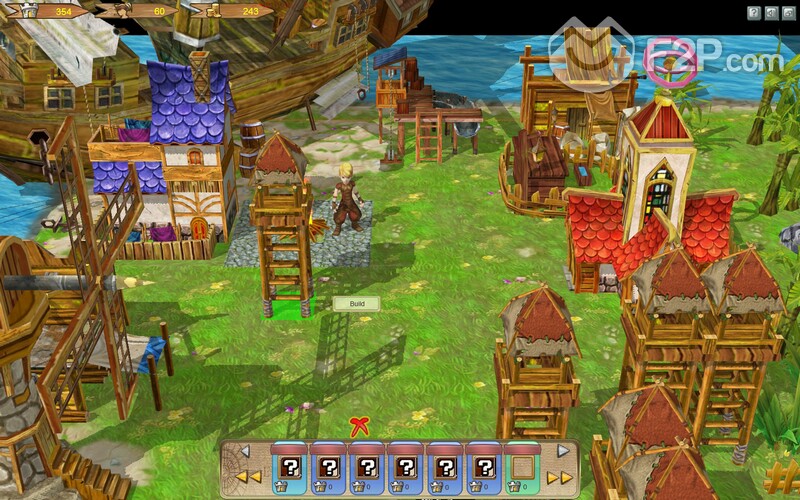
Task: Open the help question mark button
Action: [754, 12]
